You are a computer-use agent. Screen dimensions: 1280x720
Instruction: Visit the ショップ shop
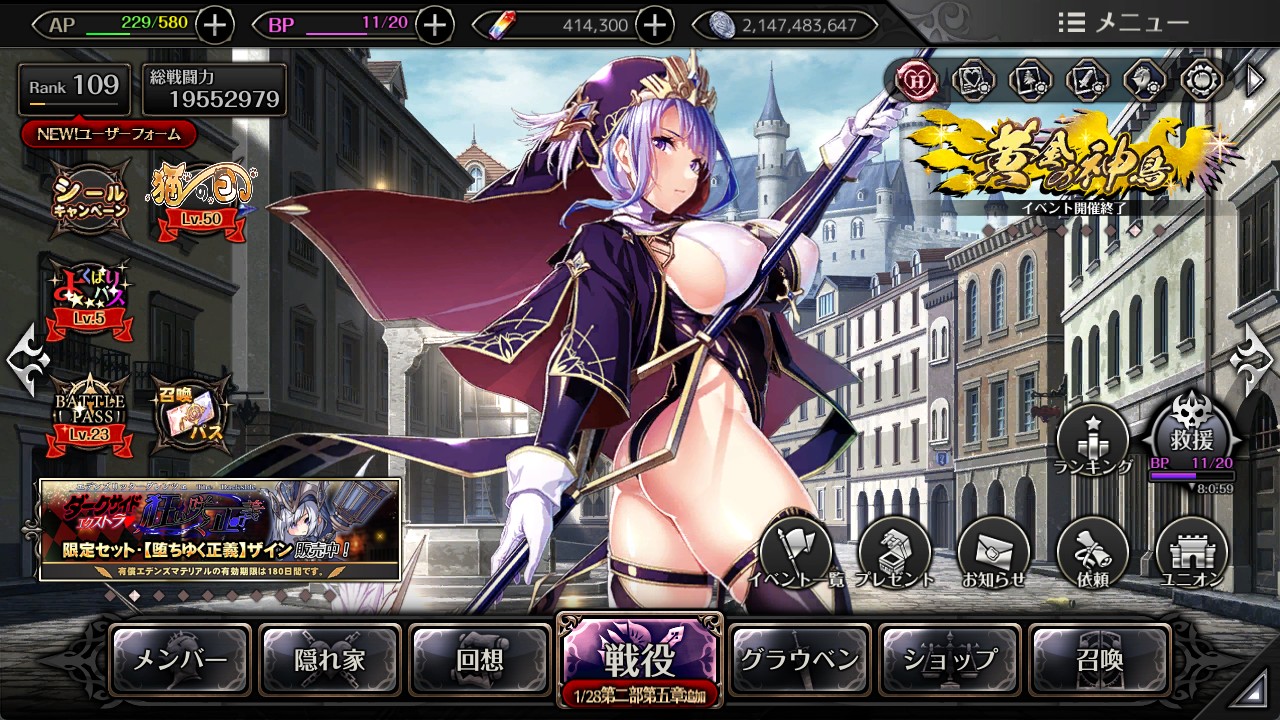(949, 660)
